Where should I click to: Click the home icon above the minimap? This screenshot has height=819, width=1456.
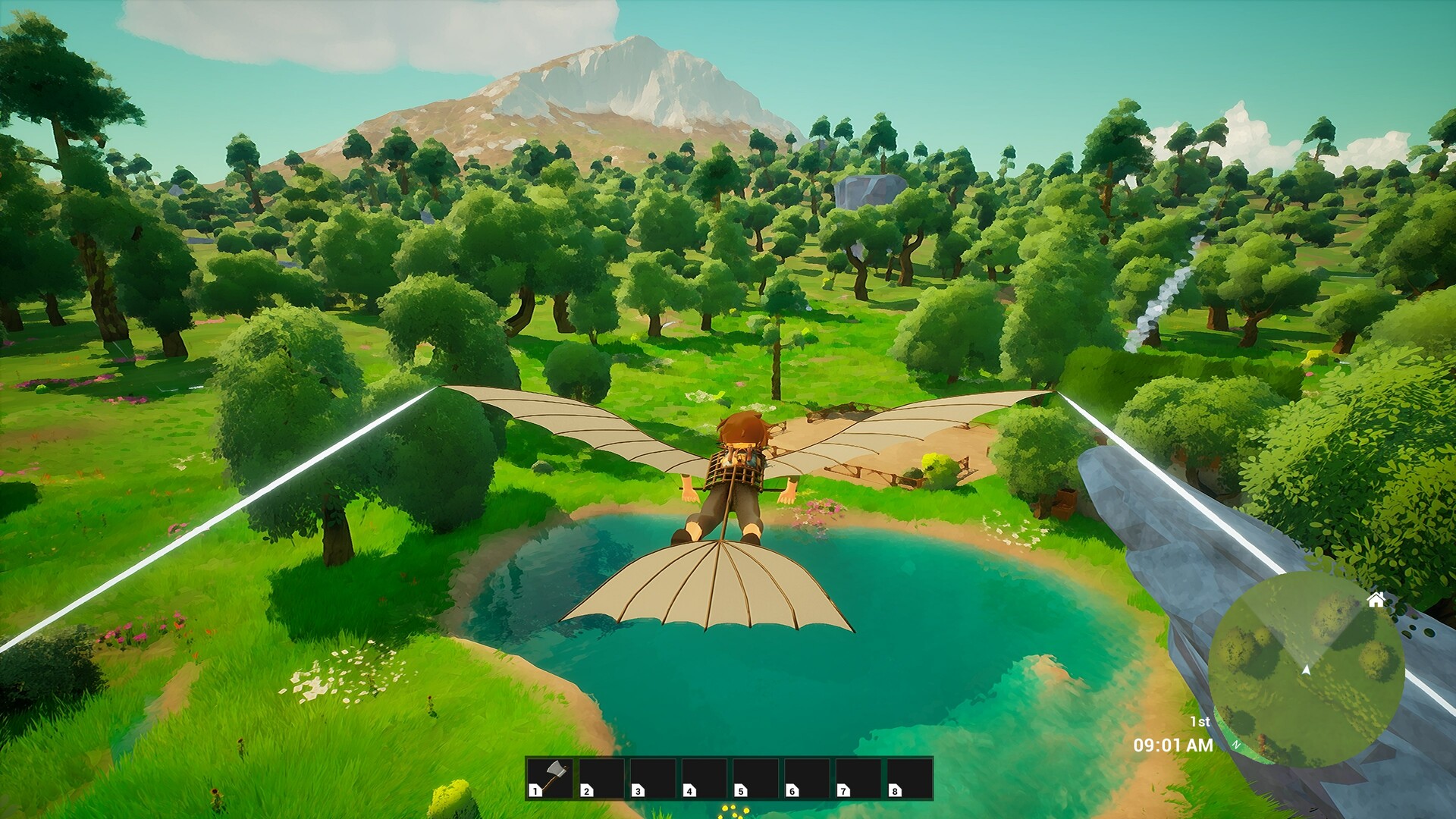(x=1376, y=600)
